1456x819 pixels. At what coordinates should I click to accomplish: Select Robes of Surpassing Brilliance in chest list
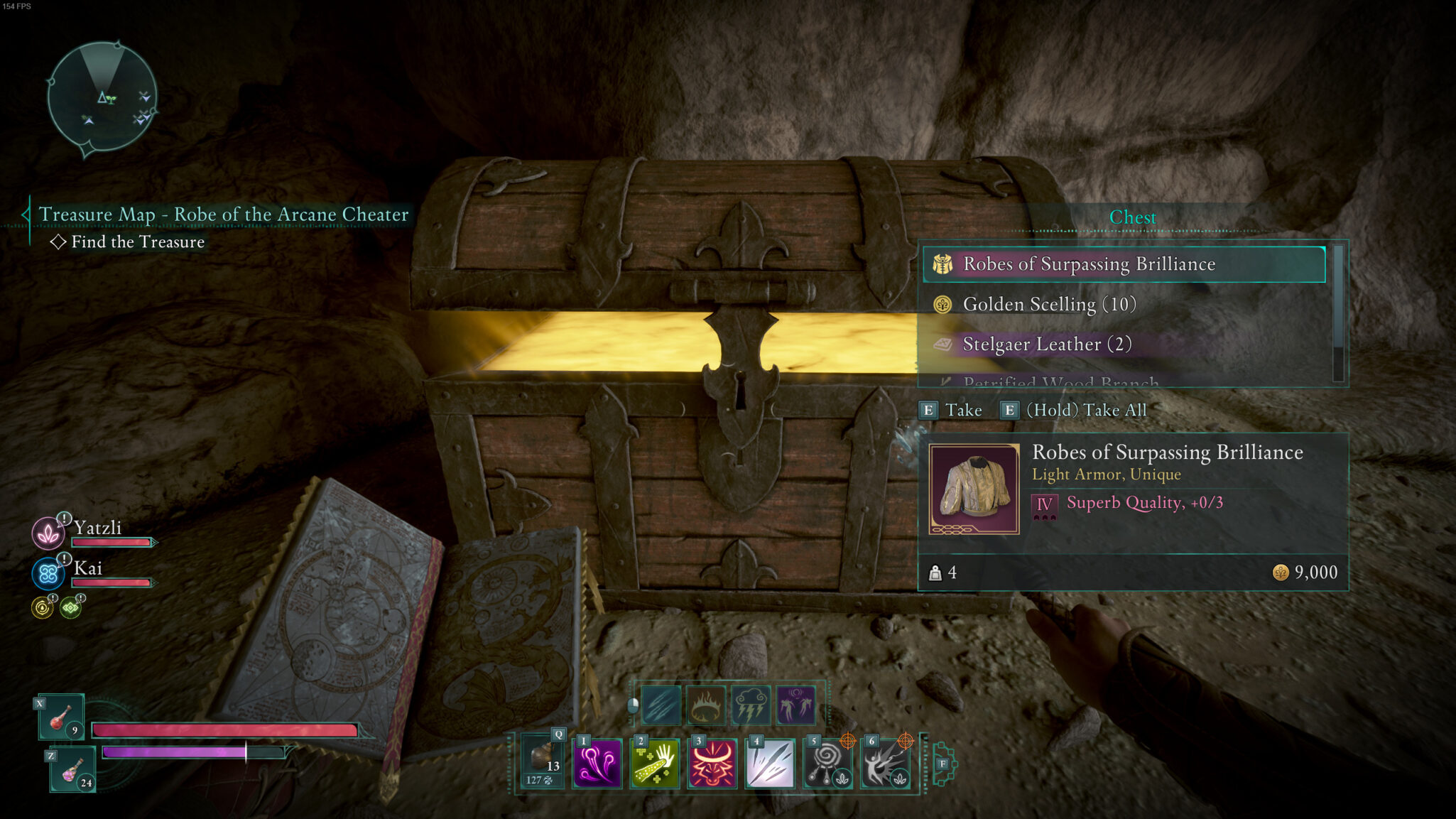pos(1124,264)
